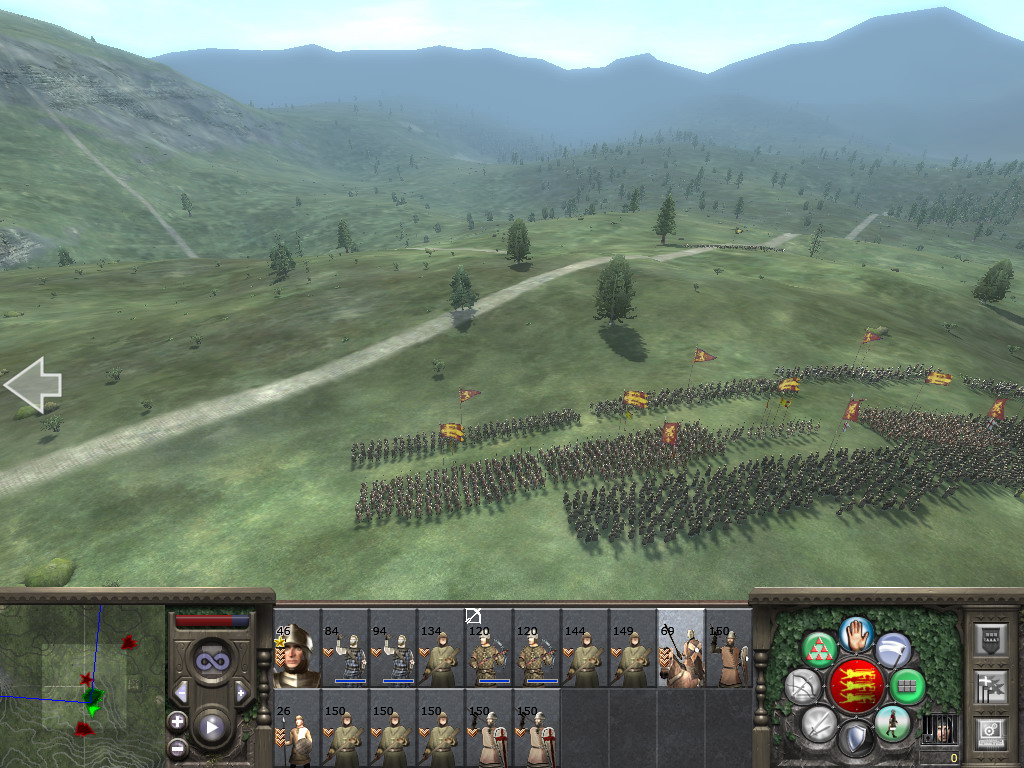The height and width of the screenshot is (768, 1024).
Task: Click the England faction three-lions emblem
Action: (x=856, y=686)
